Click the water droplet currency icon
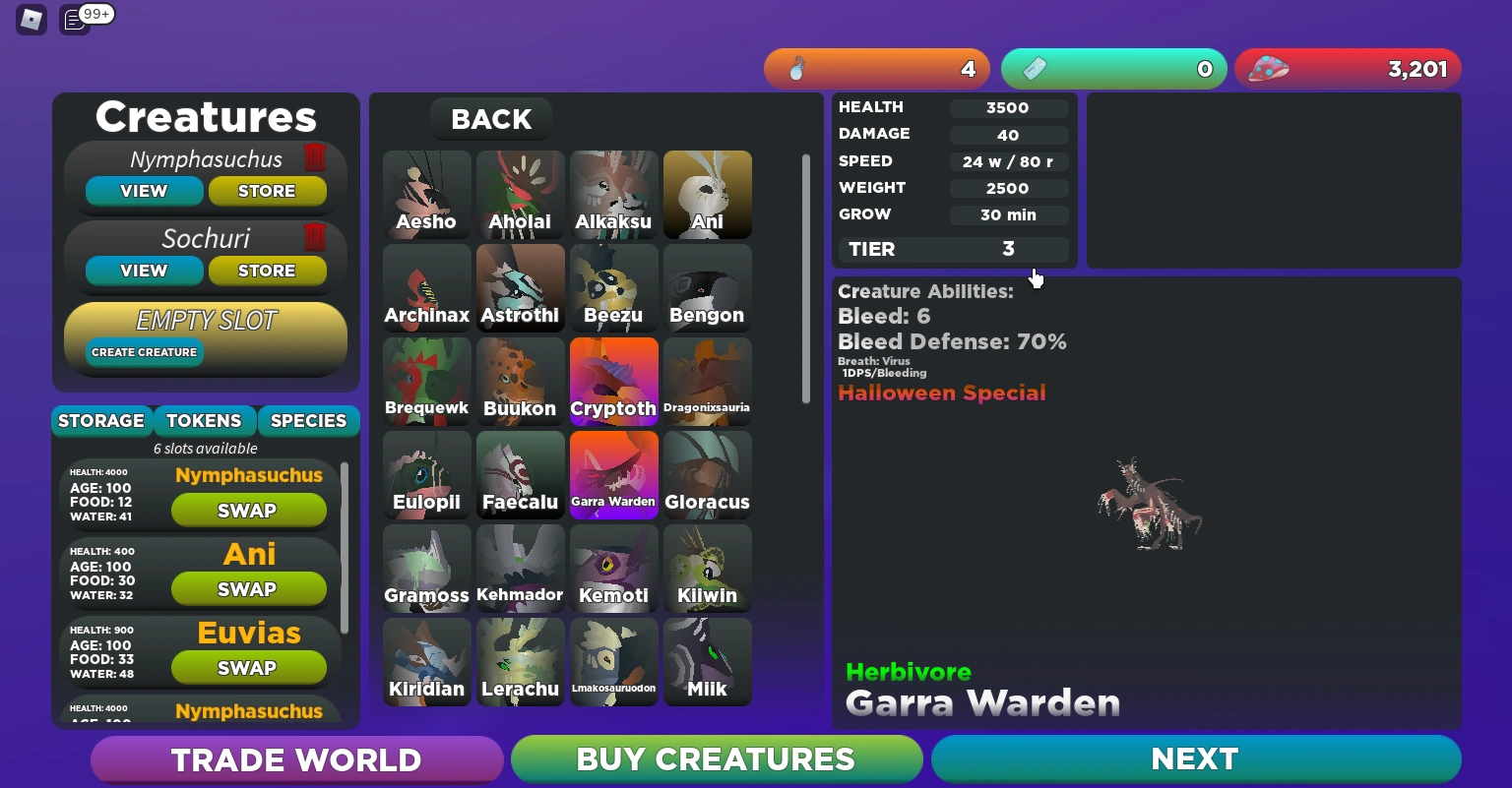 point(795,69)
